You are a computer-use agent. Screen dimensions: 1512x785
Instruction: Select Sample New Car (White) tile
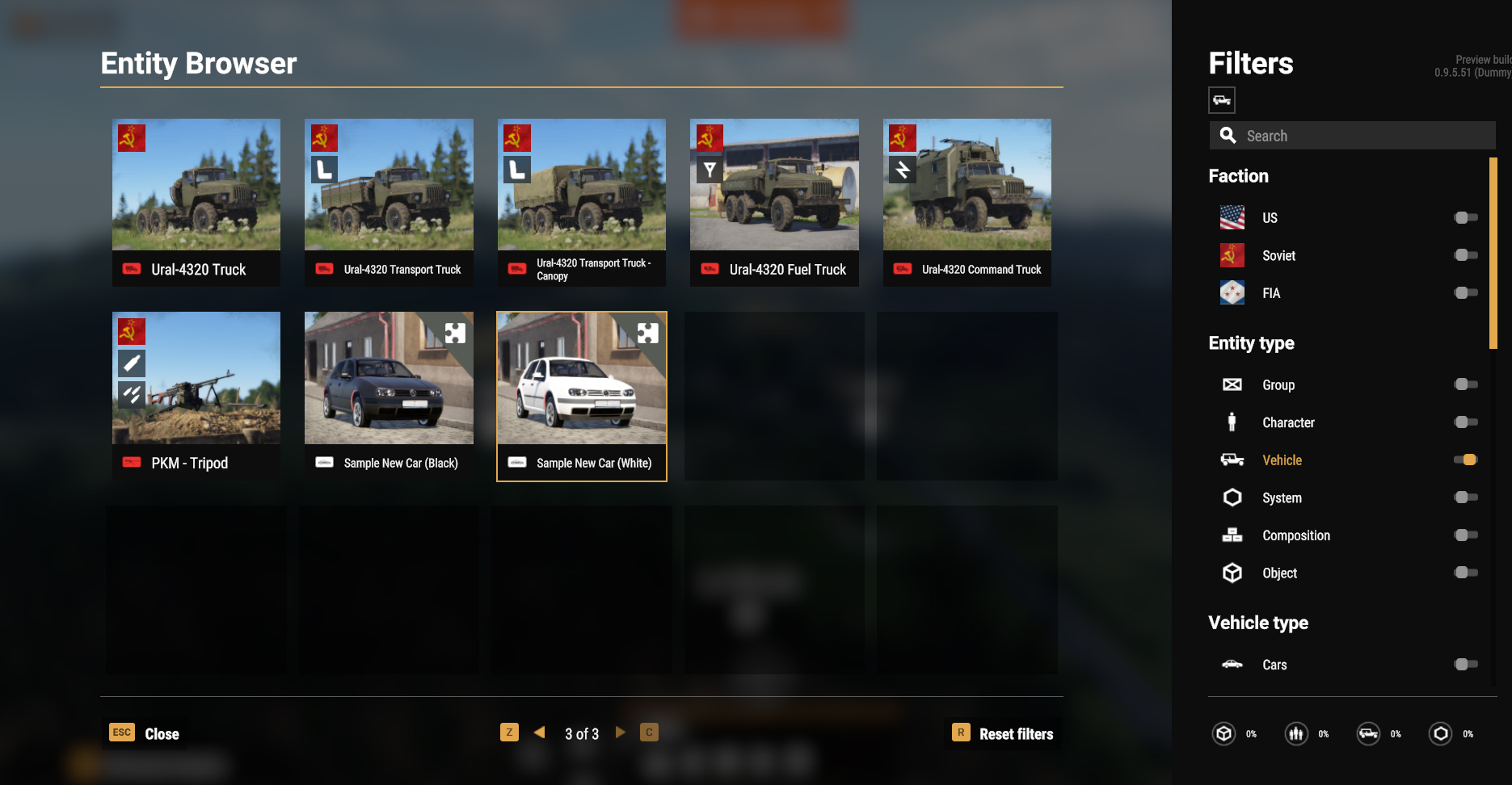[x=582, y=395]
